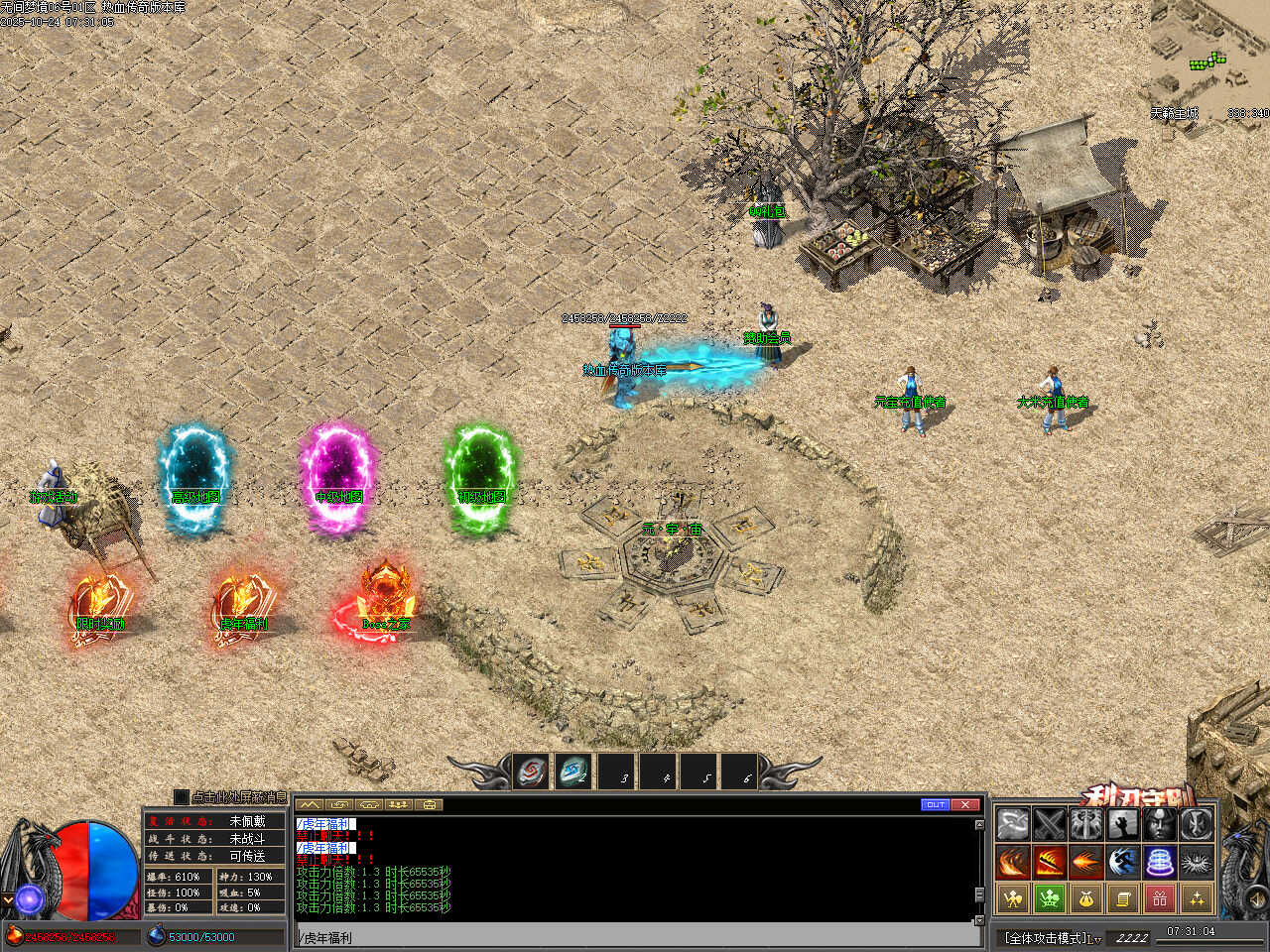Viewport: 1270px width, 952px height.
Task: Use the teal scroll in hotbar slot 2
Action: coord(573,772)
